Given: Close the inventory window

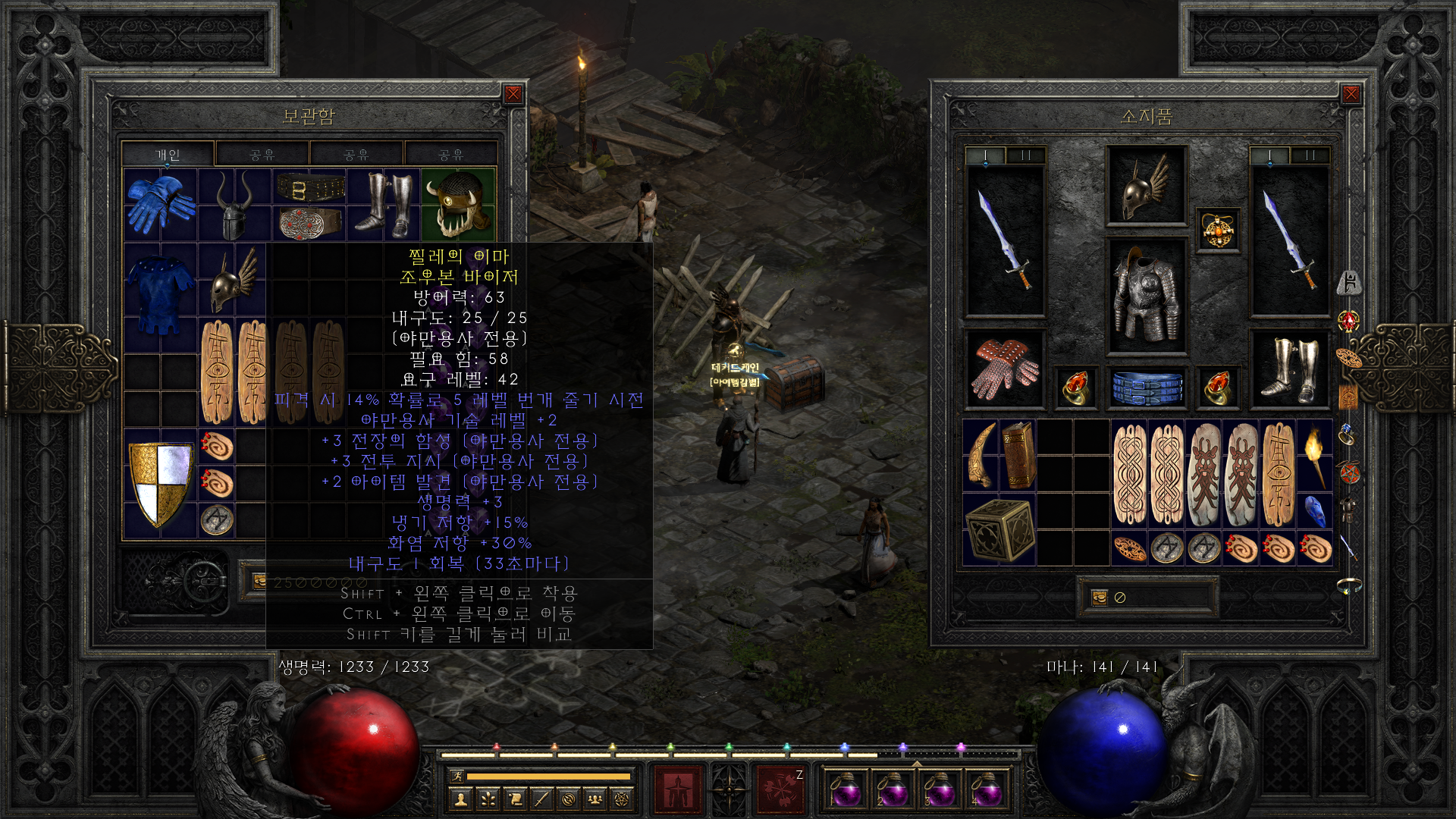Looking at the screenshot, I should [1351, 94].
